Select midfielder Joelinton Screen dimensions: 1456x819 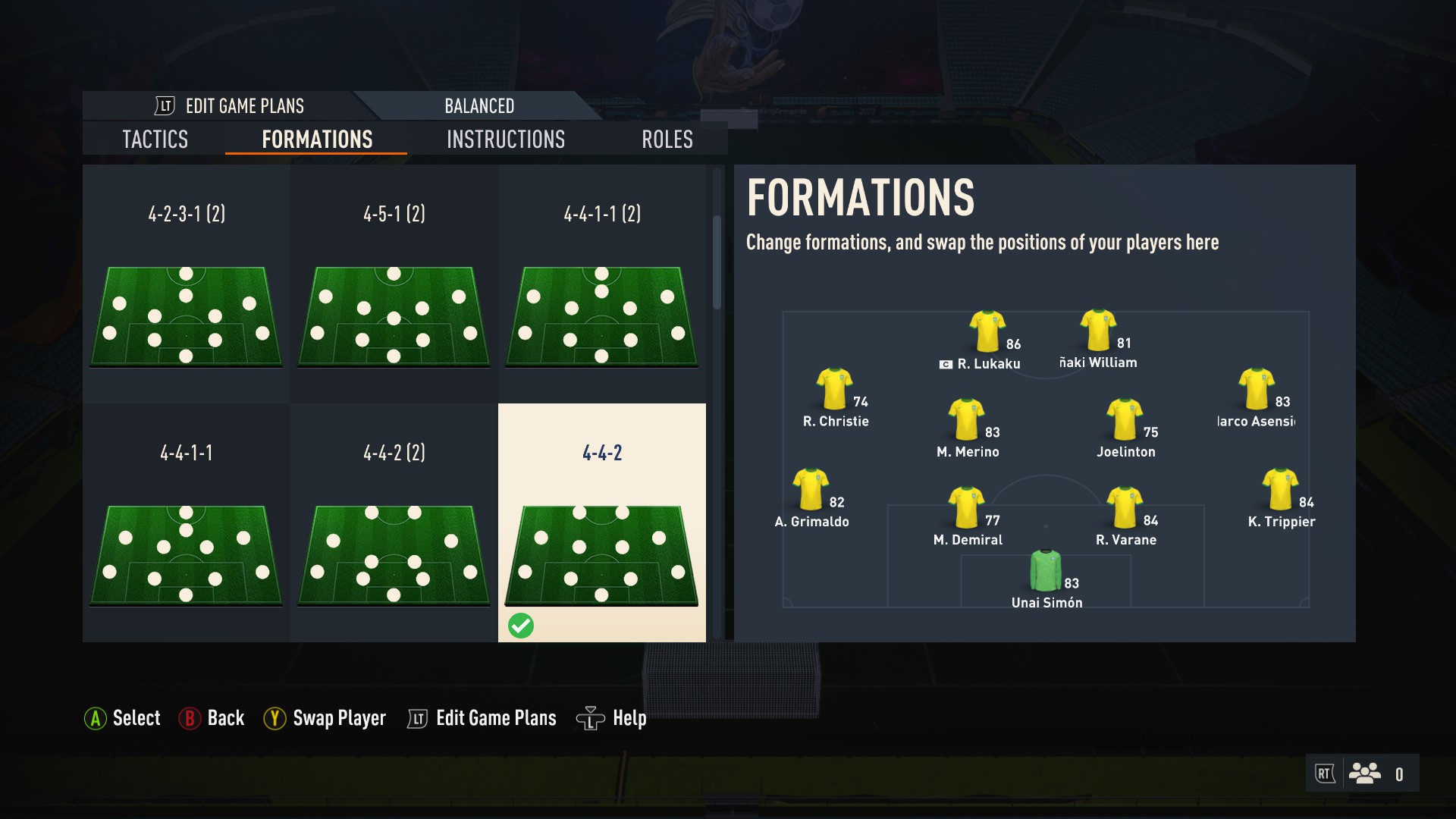[1125, 421]
